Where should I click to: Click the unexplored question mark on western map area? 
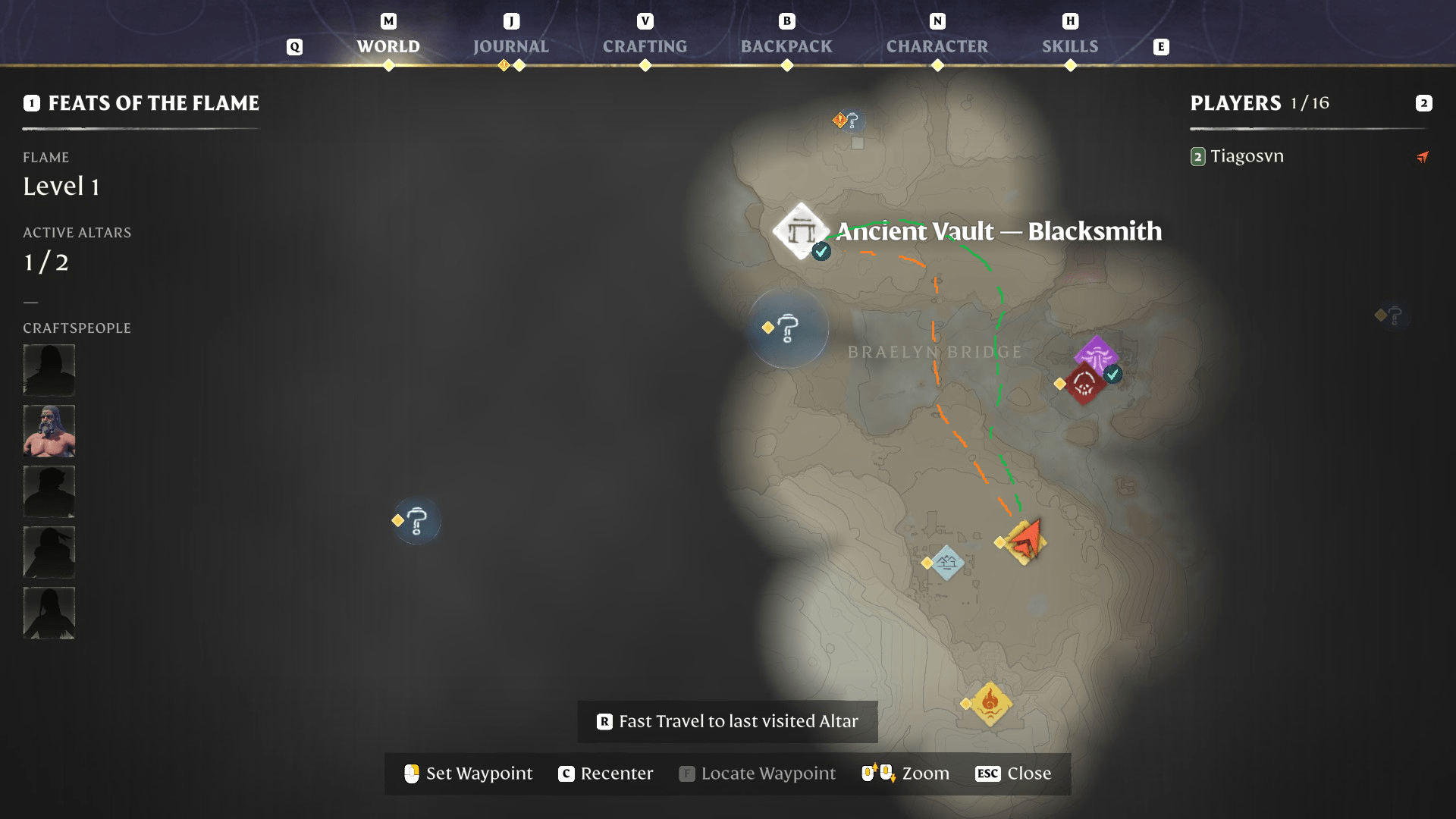click(415, 521)
